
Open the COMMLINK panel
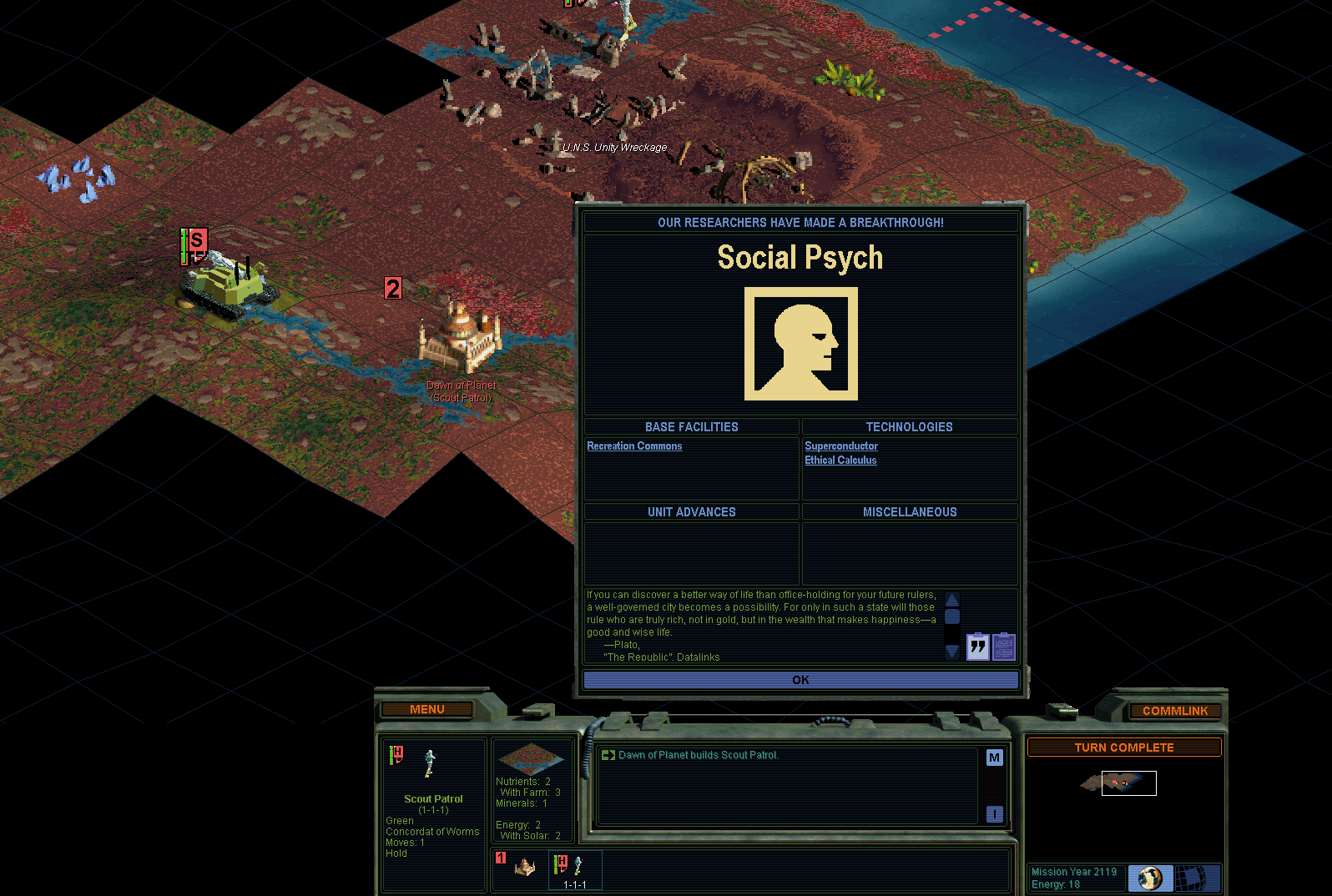pyautogui.click(x=1174, y=711)
